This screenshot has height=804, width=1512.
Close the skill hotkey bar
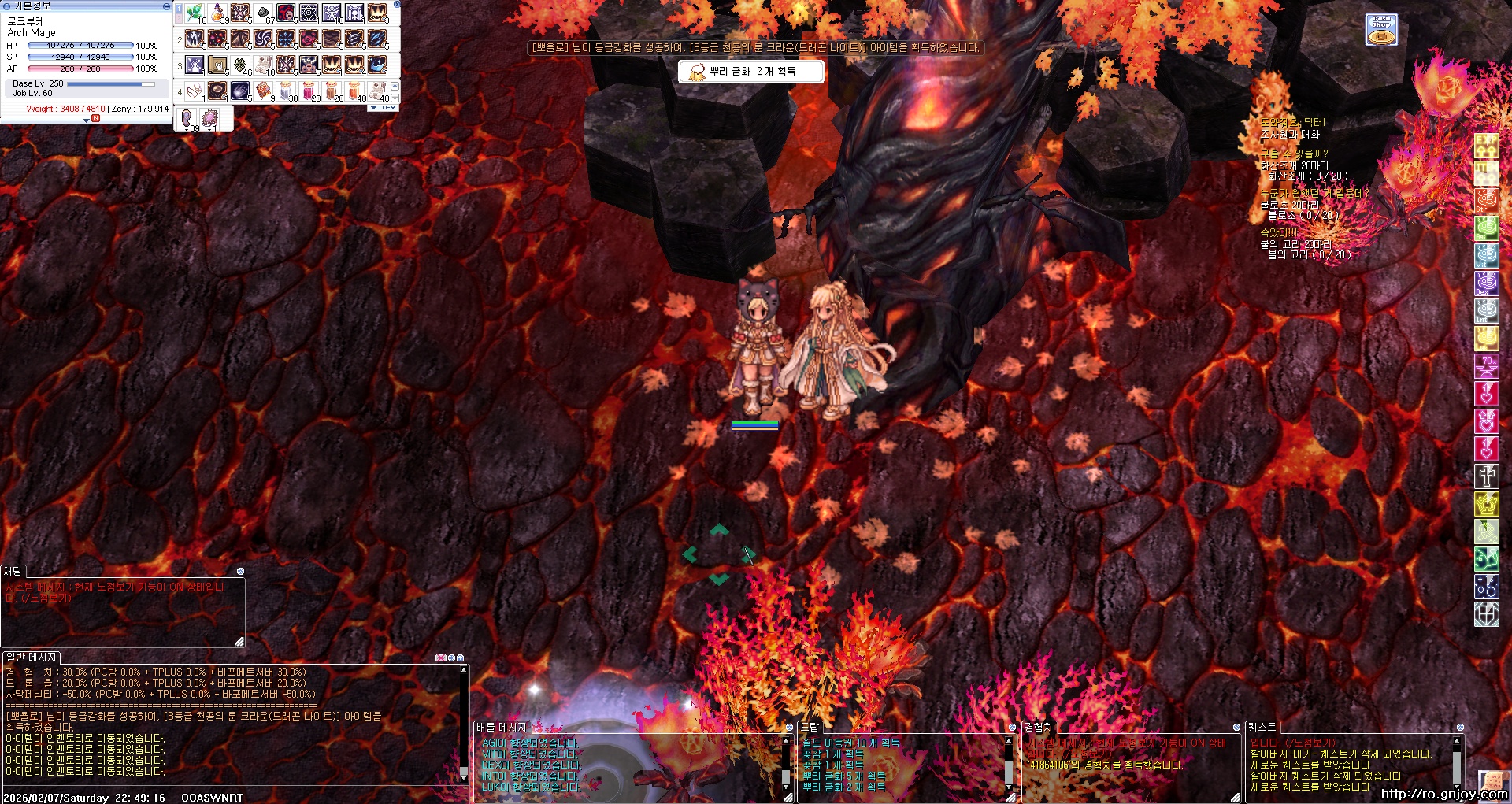click(397, 5)
